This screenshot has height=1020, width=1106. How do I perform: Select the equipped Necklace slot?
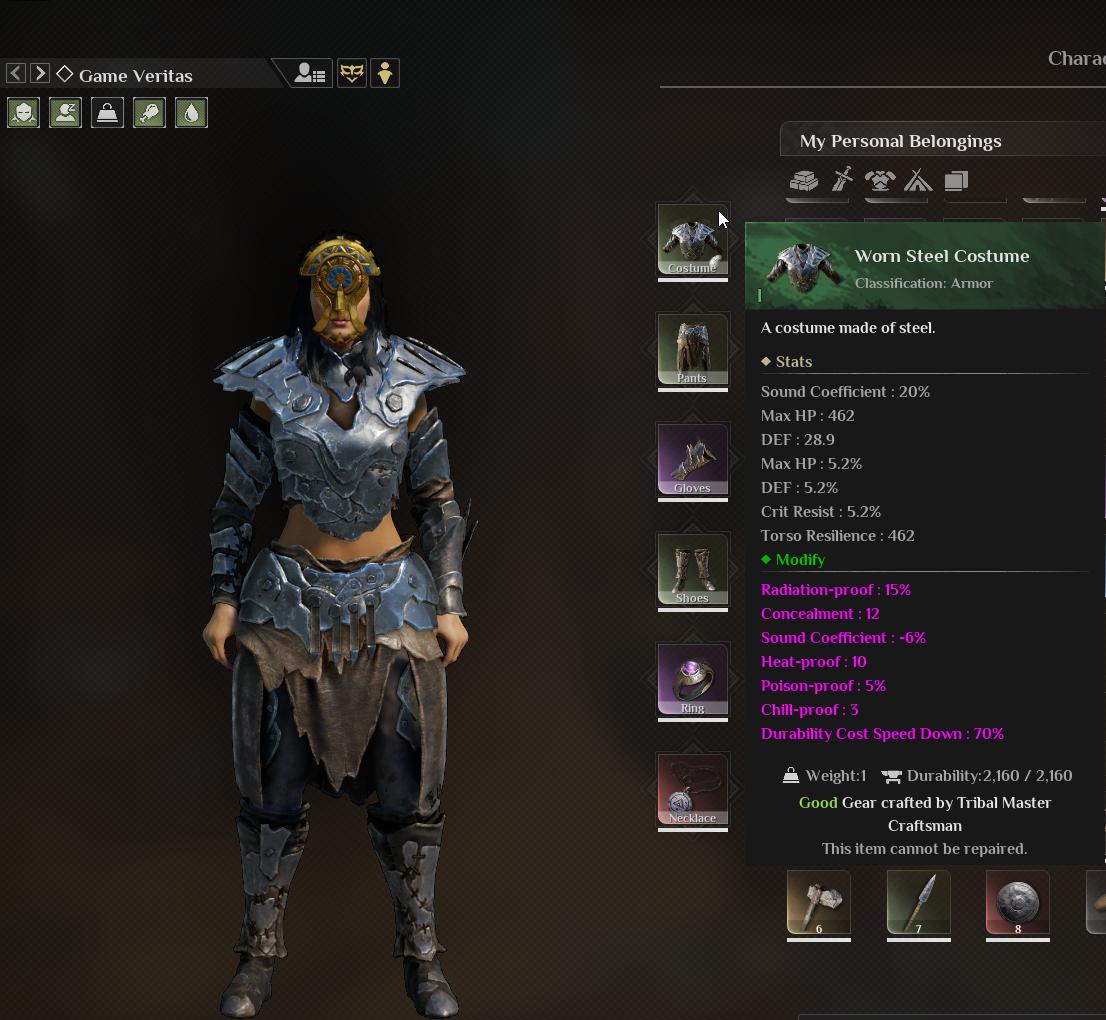click(692, 790)
